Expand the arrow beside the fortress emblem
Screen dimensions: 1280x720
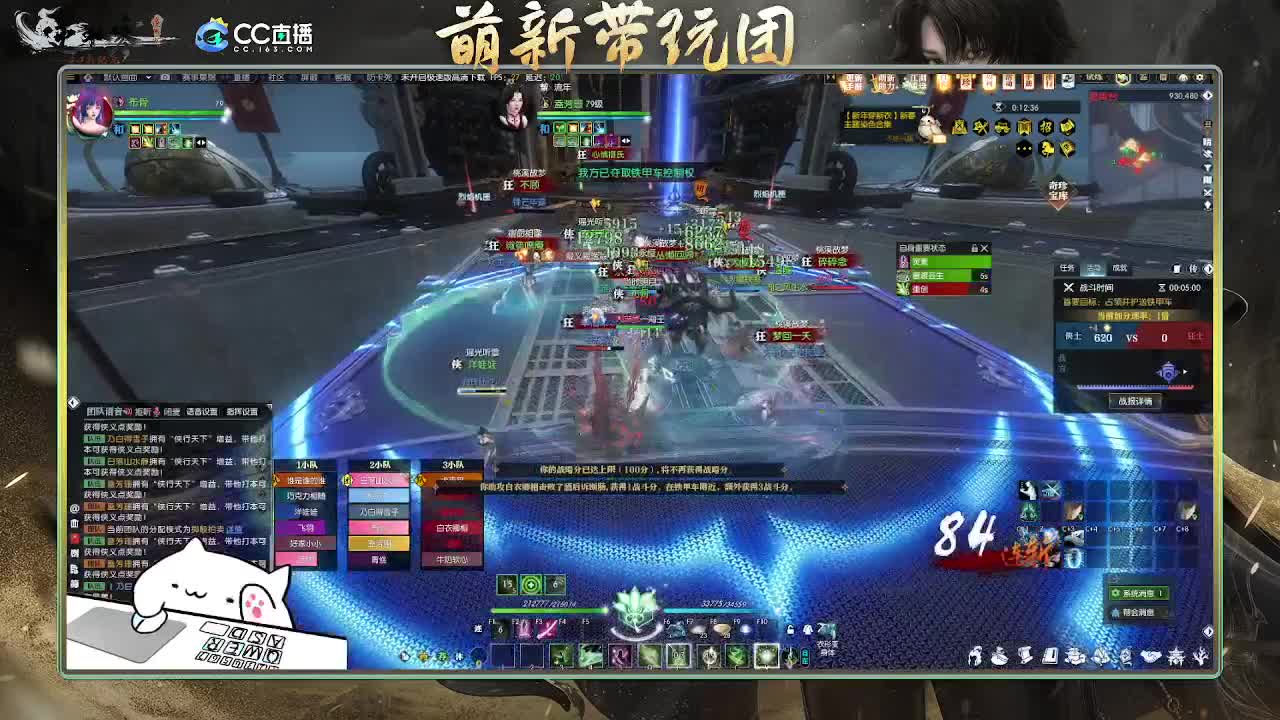[x=1185, y=372]
